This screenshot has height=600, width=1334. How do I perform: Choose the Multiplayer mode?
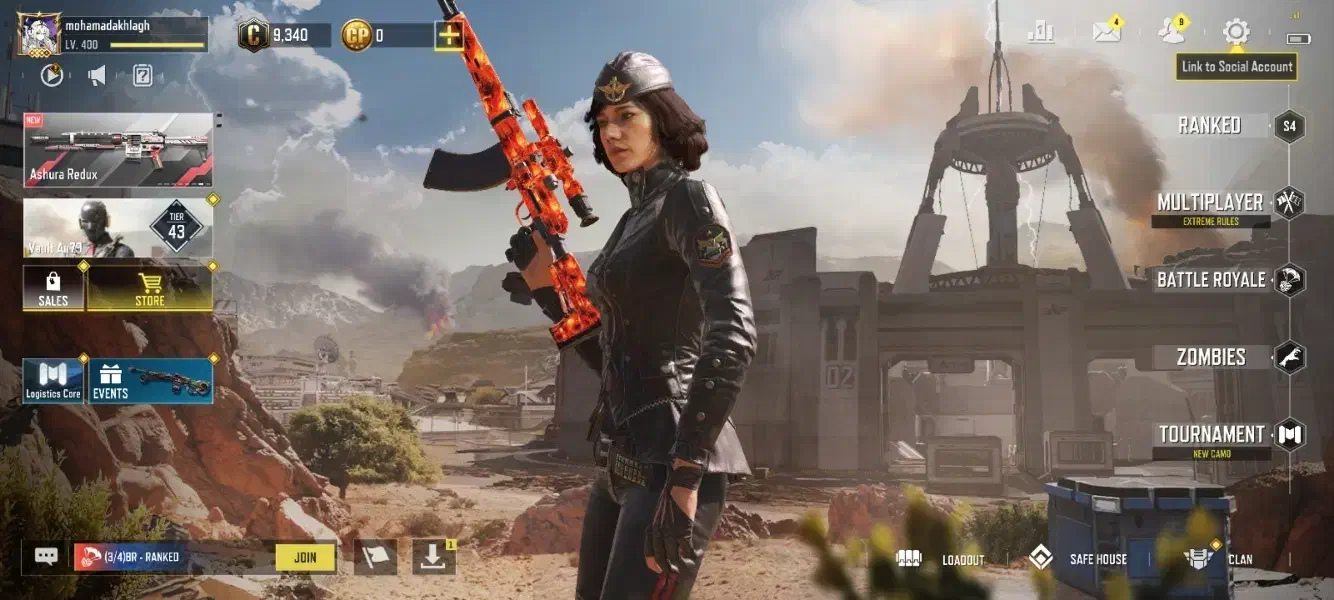point(1210,203)
